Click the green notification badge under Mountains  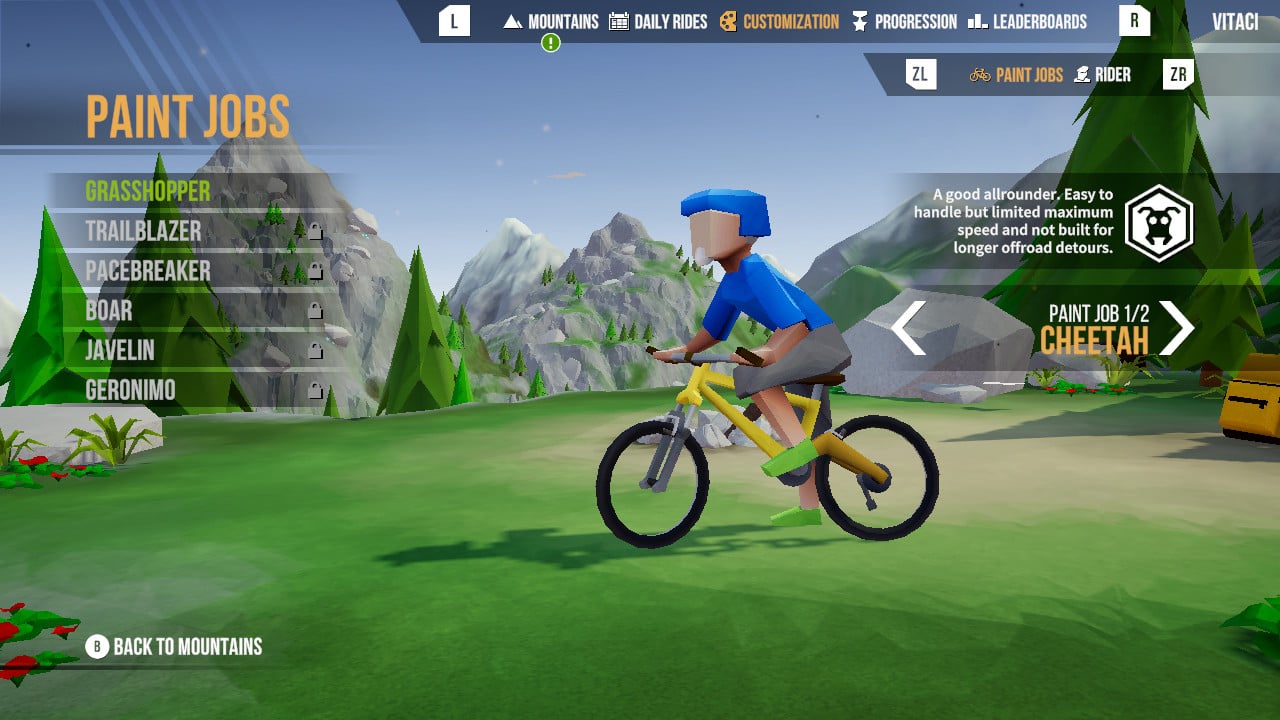[x=549, y=44]
